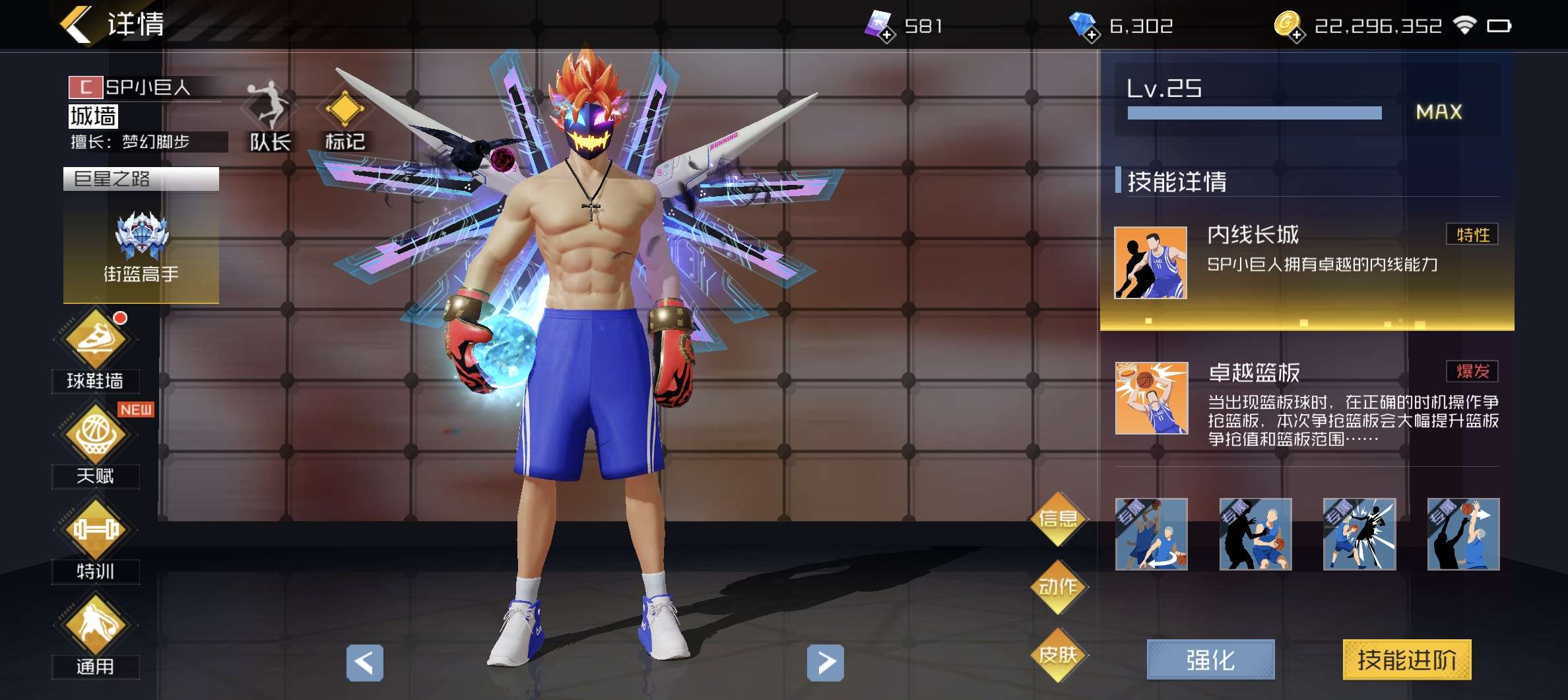Toggle the 标记 mark icon
The height and width of the screenshot is (700, 1568).
[344, 112]
